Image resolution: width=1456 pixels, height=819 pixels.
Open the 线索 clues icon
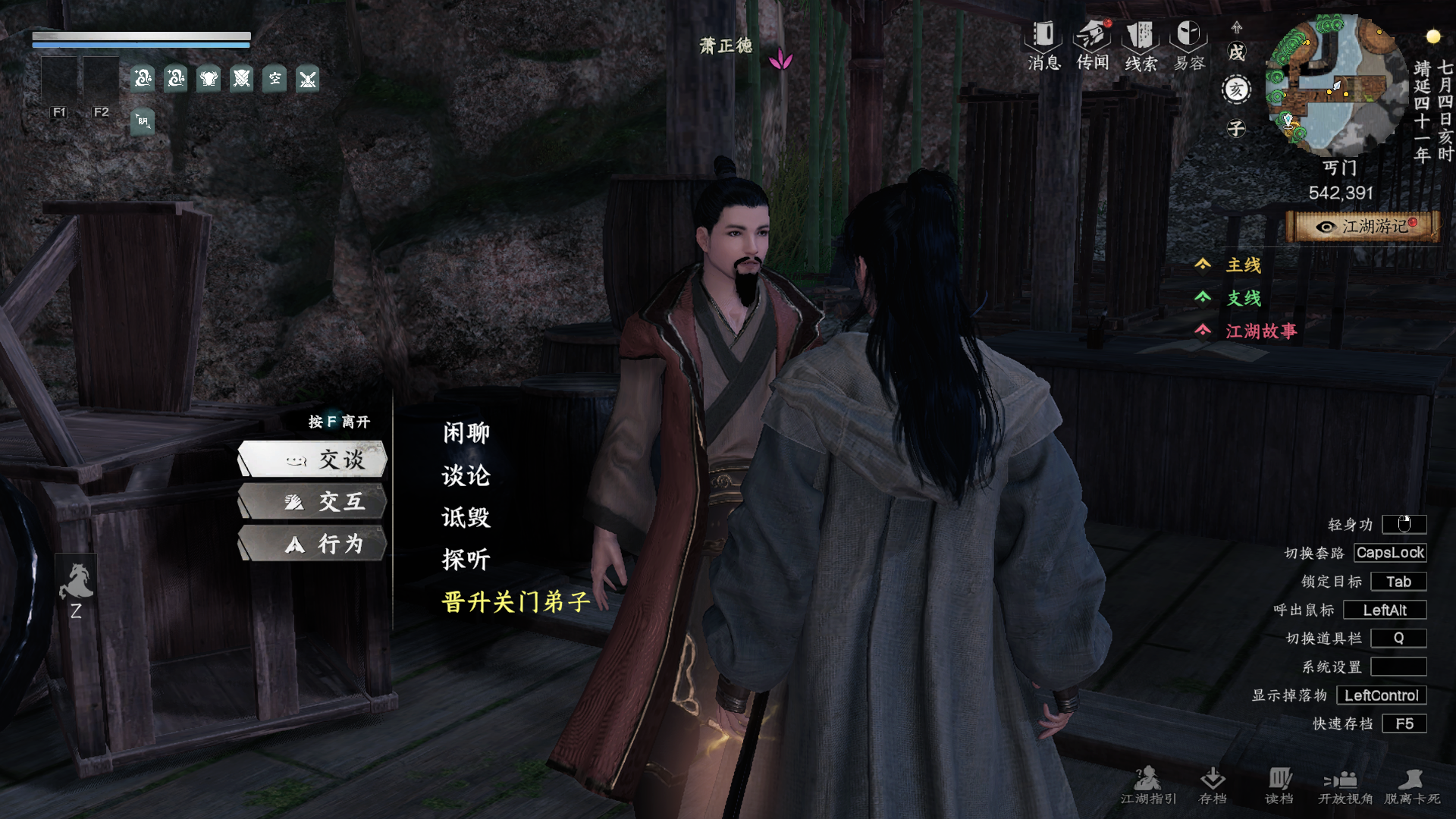[1141, 45]
